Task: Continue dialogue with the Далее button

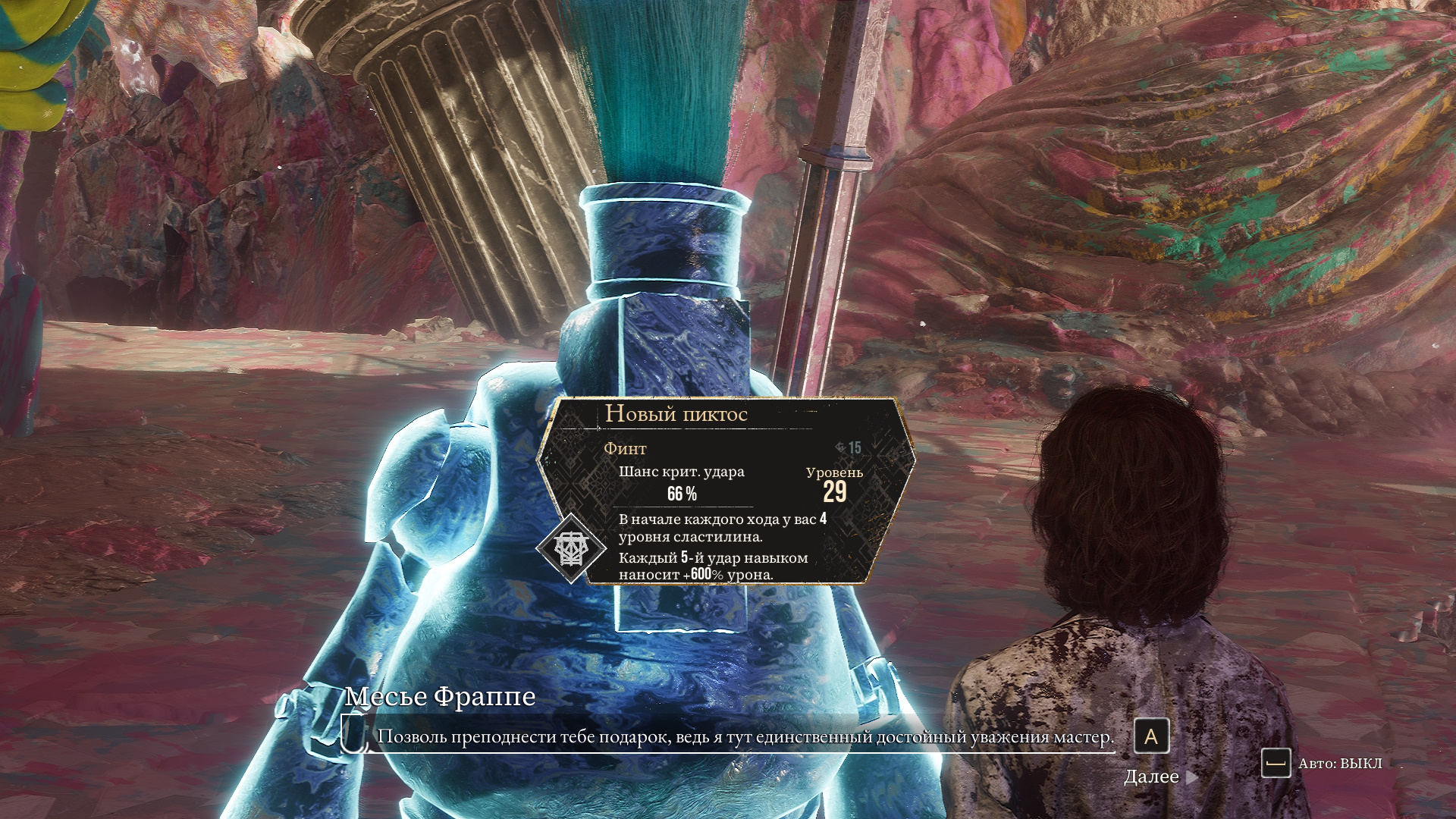Action: (1159, 777)
